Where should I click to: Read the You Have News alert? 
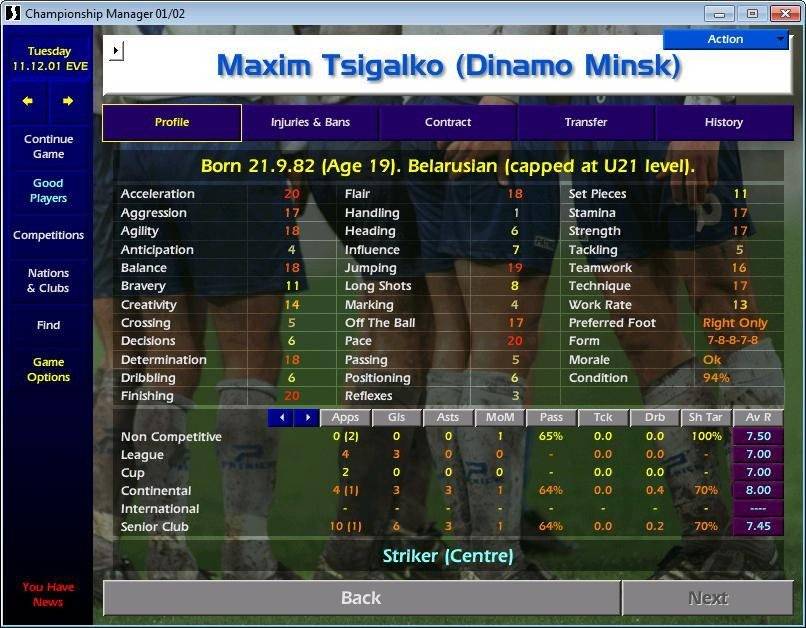coord(48,594)
